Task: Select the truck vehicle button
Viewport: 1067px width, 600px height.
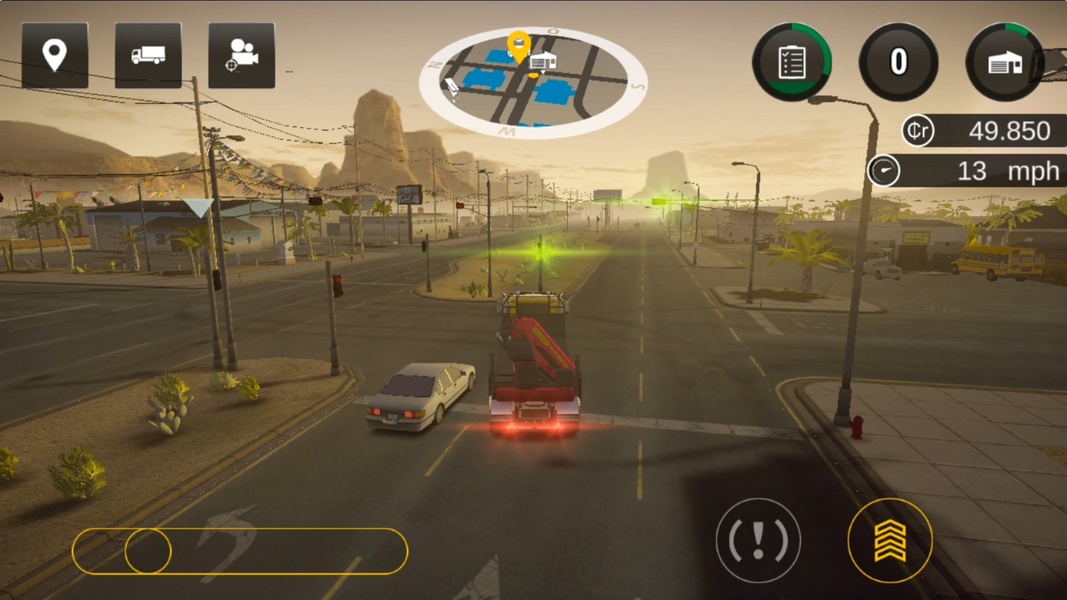Action: pyautogui.click(x=148, y=55)
